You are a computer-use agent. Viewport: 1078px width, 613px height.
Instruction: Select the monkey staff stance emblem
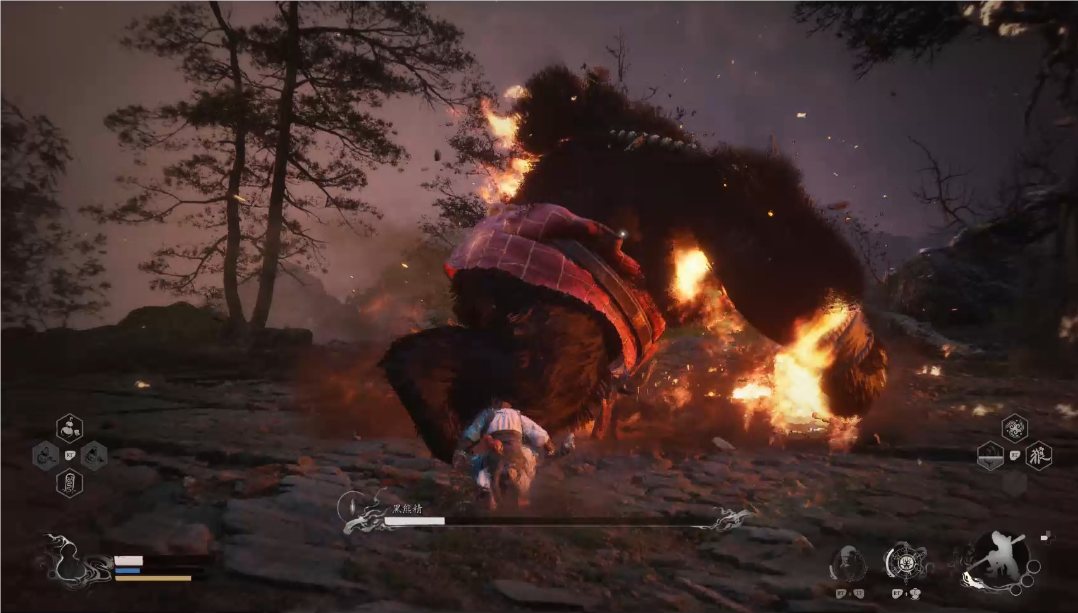click(x=1000, y=562)
